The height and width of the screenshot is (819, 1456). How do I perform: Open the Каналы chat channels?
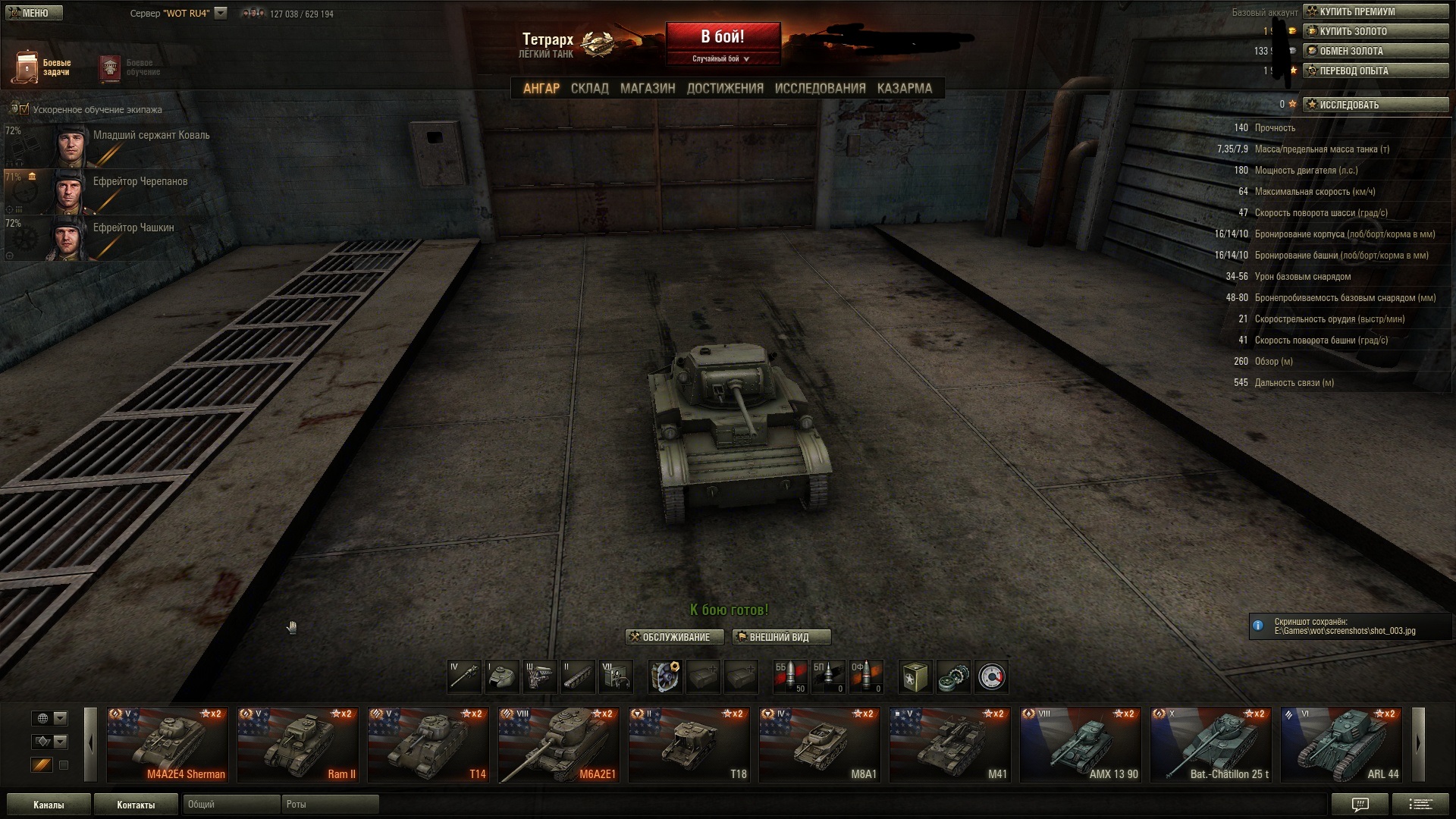49,805
